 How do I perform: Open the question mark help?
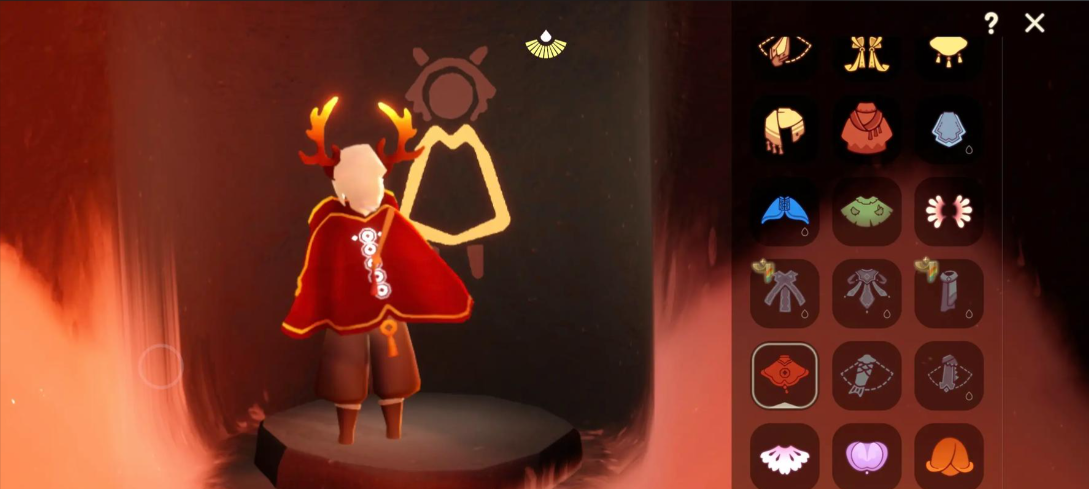tap(991, 23)
